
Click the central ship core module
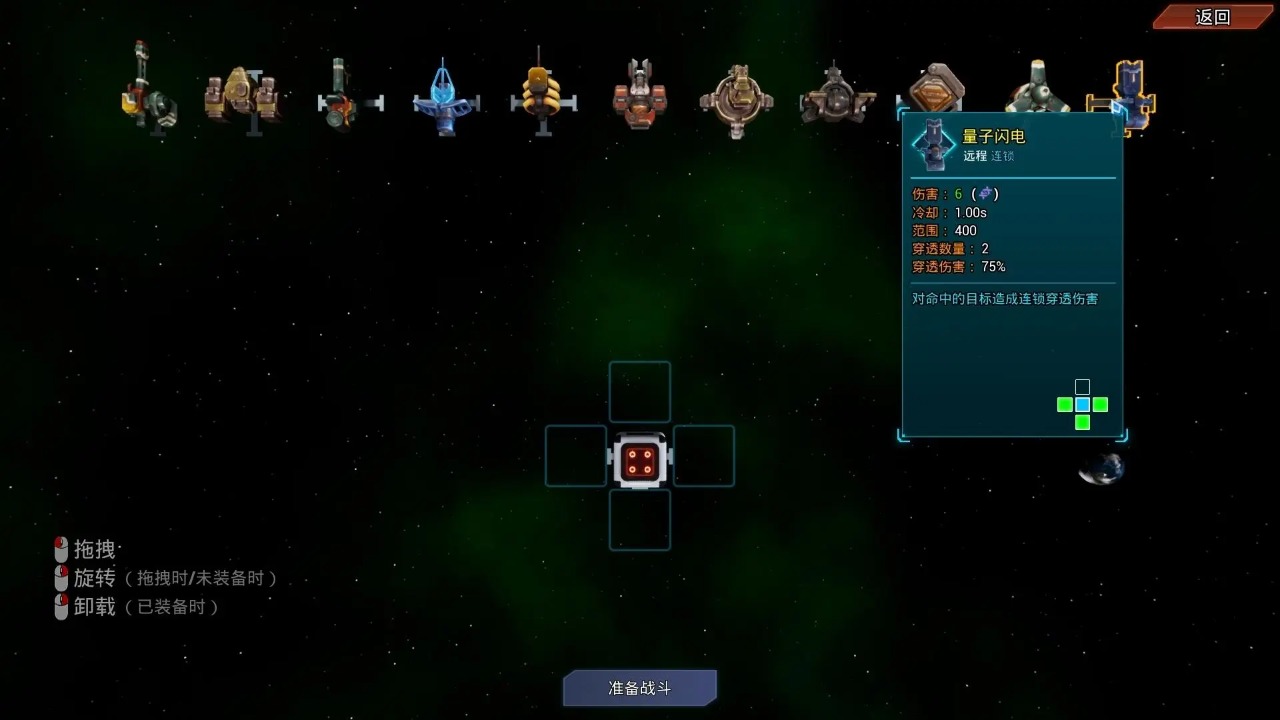tap(640, 457)
